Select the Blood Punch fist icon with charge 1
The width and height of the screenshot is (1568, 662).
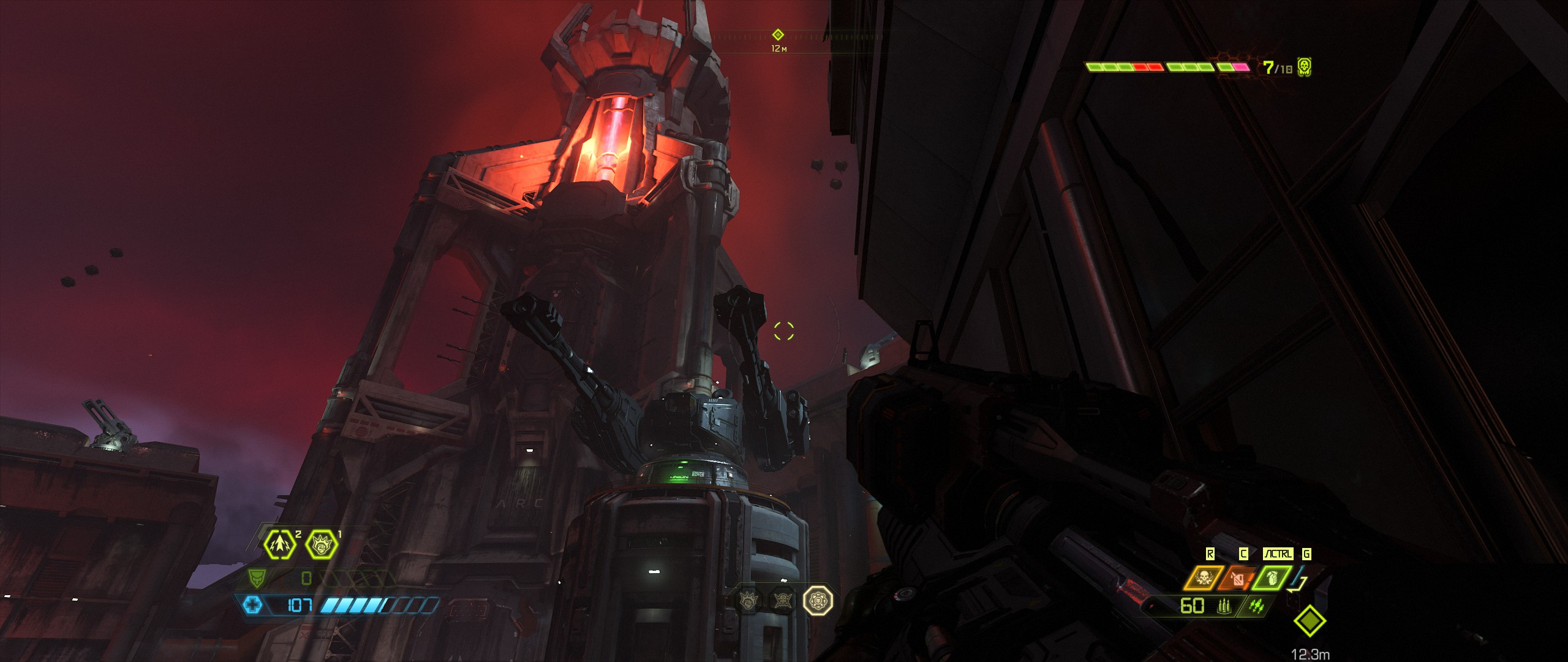coord(321,544)
